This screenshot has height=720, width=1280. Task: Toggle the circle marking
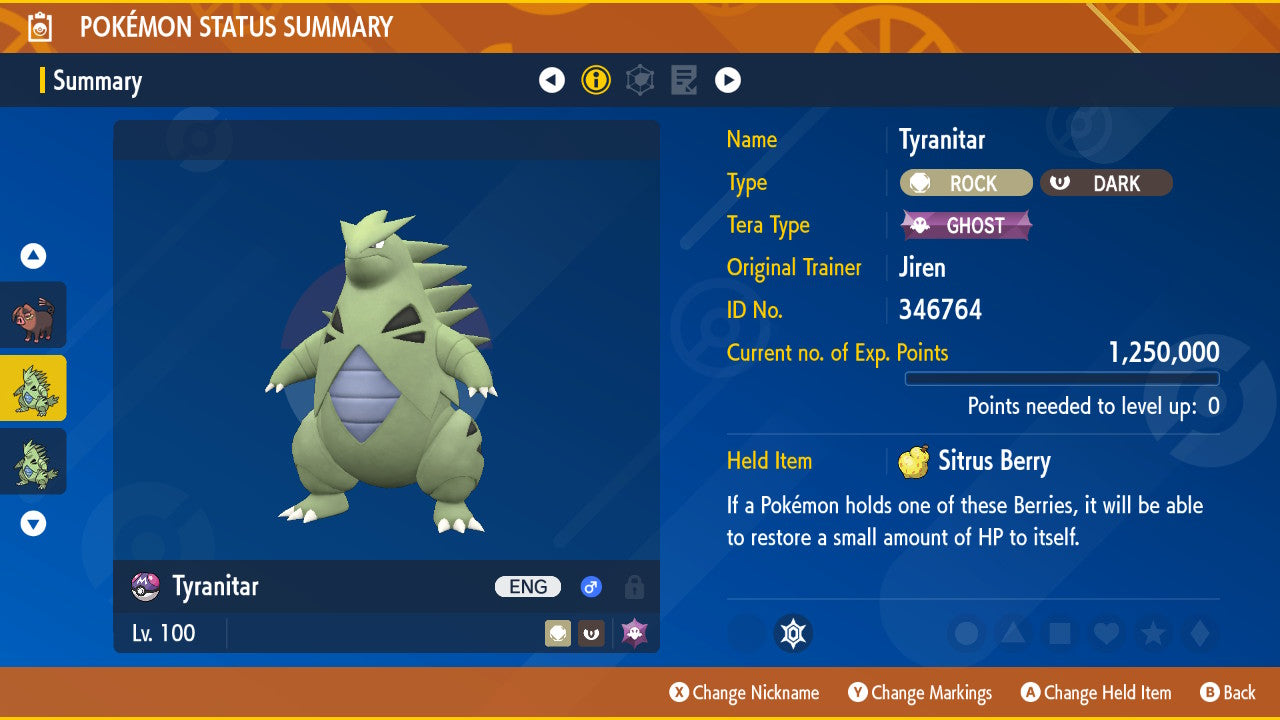[x=967, y=633]
